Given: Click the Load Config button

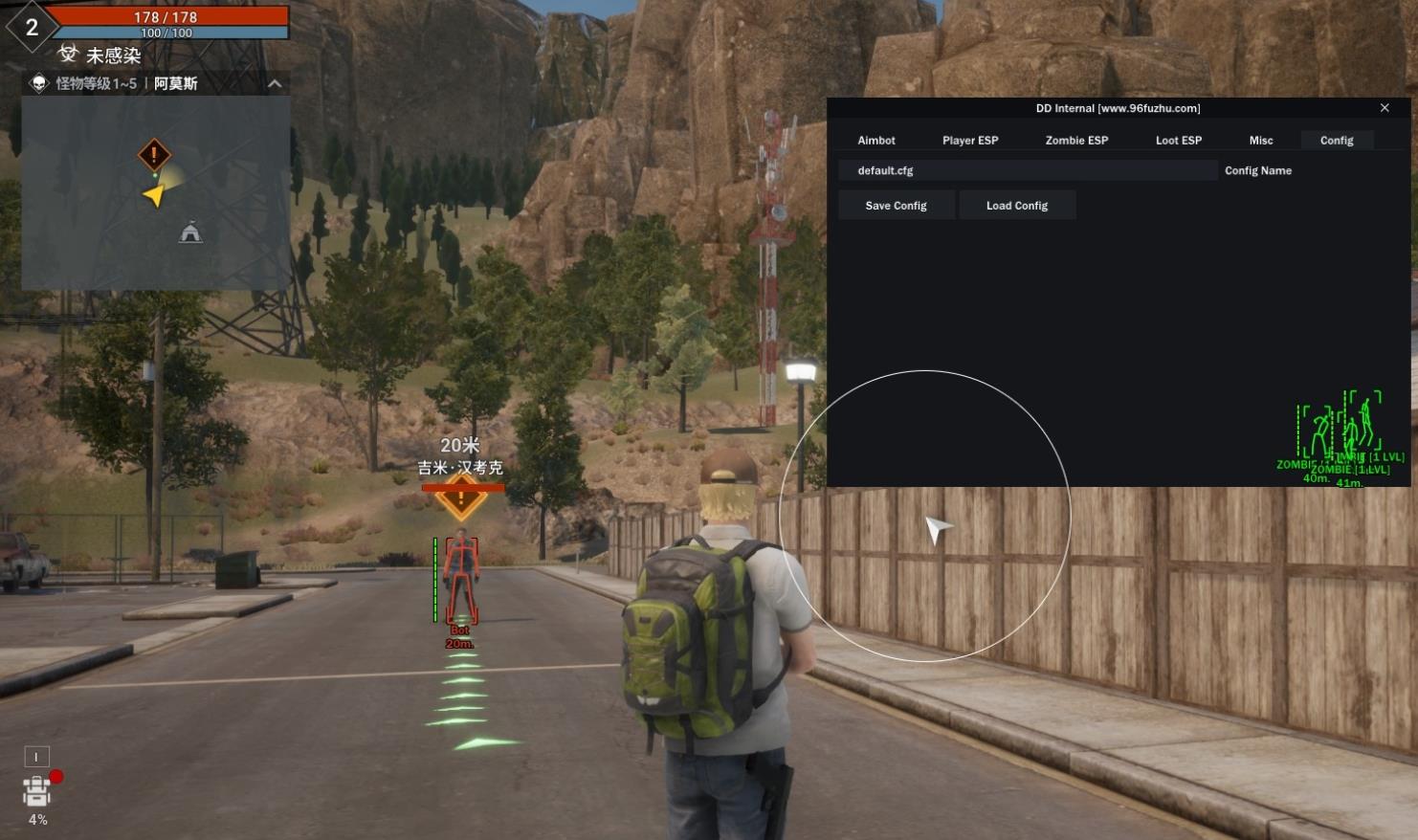Looking at the screenshot, I should (x=1017, y=206).
